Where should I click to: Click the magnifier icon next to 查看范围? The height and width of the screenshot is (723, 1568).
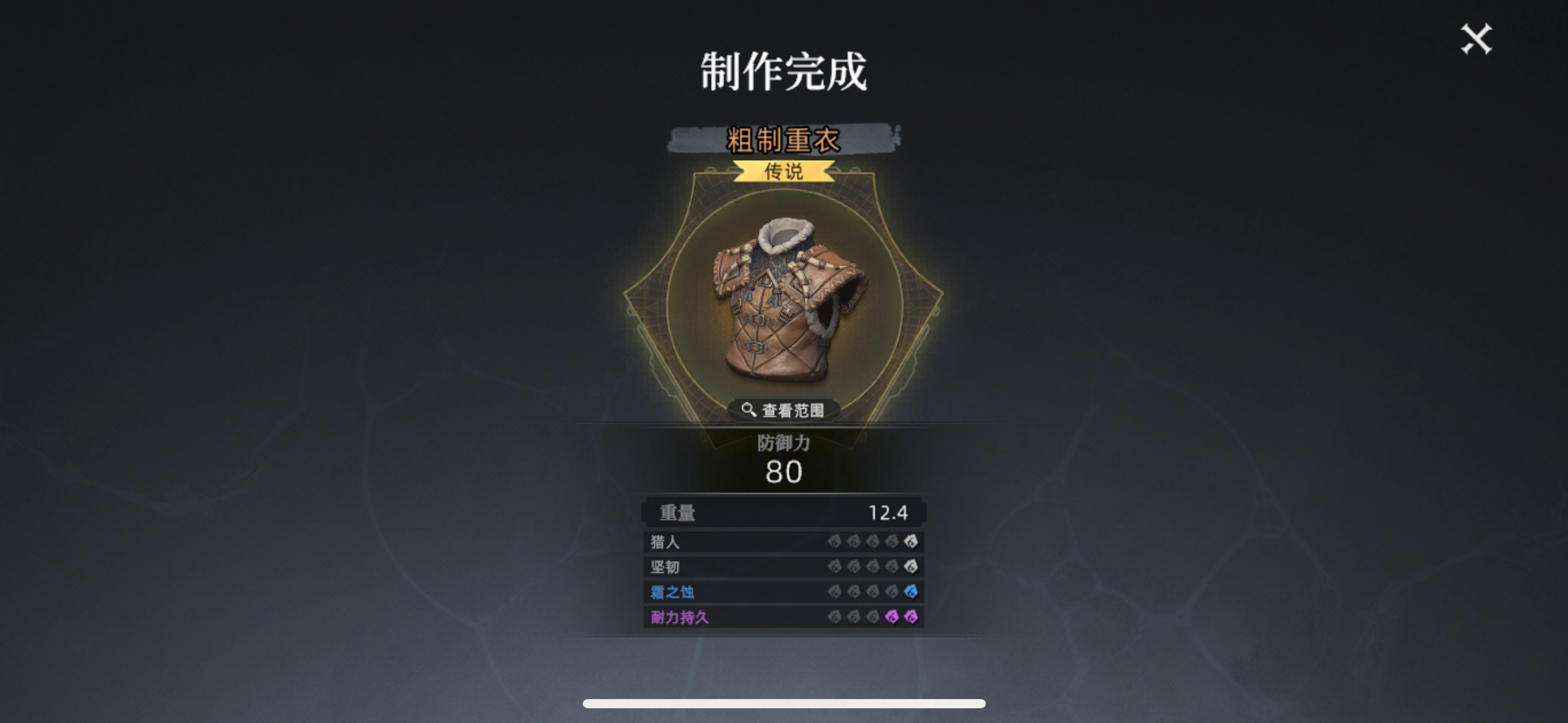coord(750,408)
